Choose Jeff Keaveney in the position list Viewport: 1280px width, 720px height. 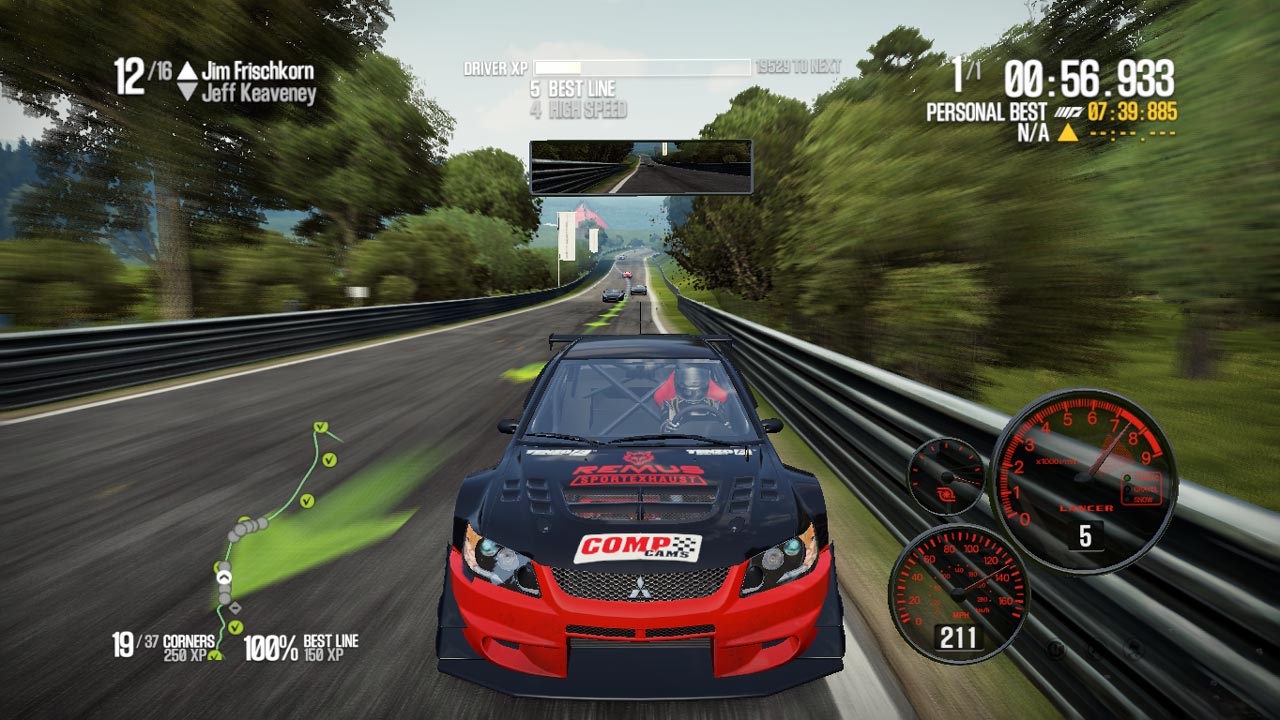[259, 94]
